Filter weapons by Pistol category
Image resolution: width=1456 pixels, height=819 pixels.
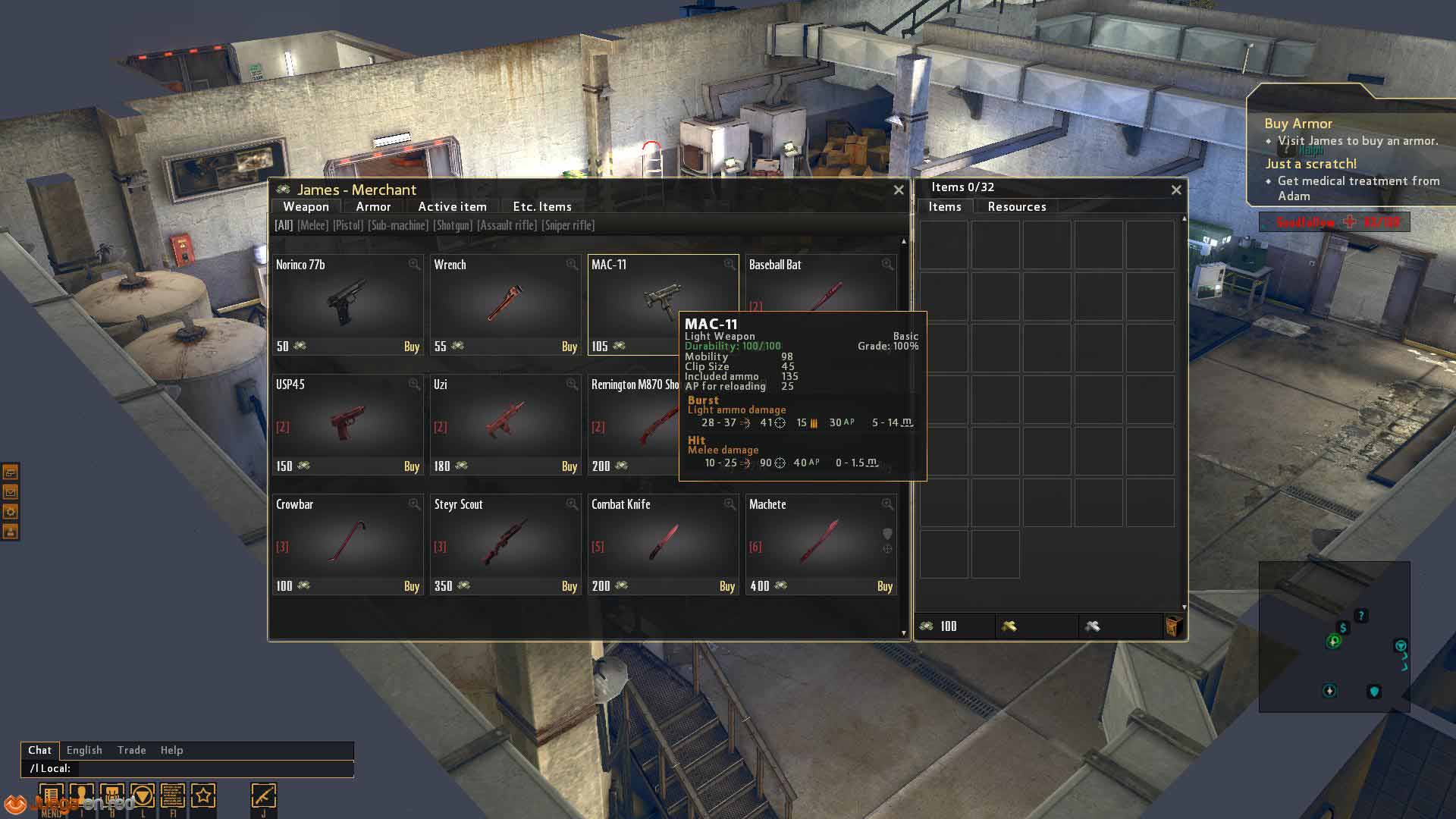point(348,226)
